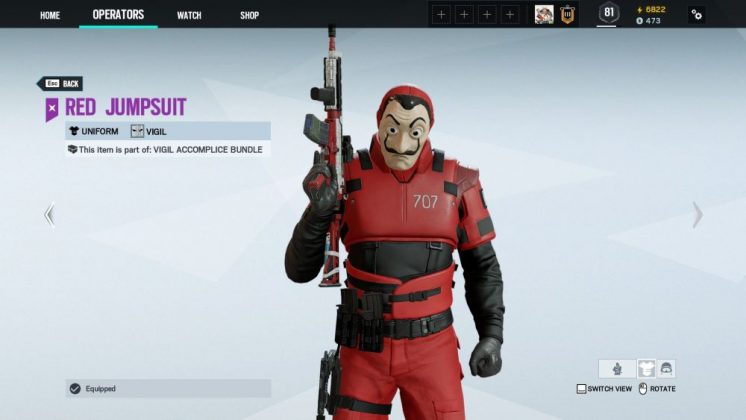The width and height of the screenshot is (746, 420).
Task: Go to the Shop tab
Action: pos(249,15)
